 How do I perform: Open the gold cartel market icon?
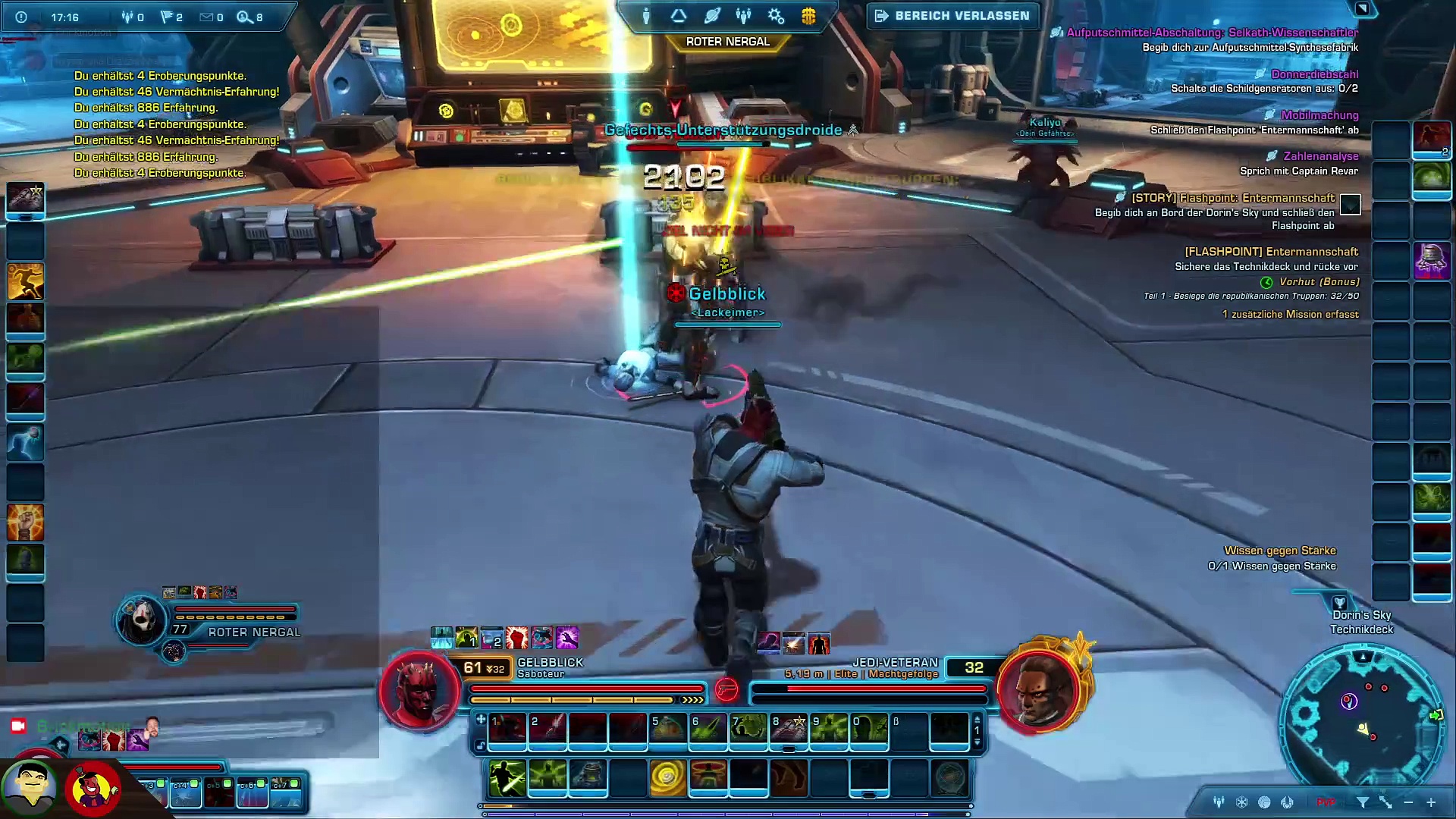tap(808, 16)
